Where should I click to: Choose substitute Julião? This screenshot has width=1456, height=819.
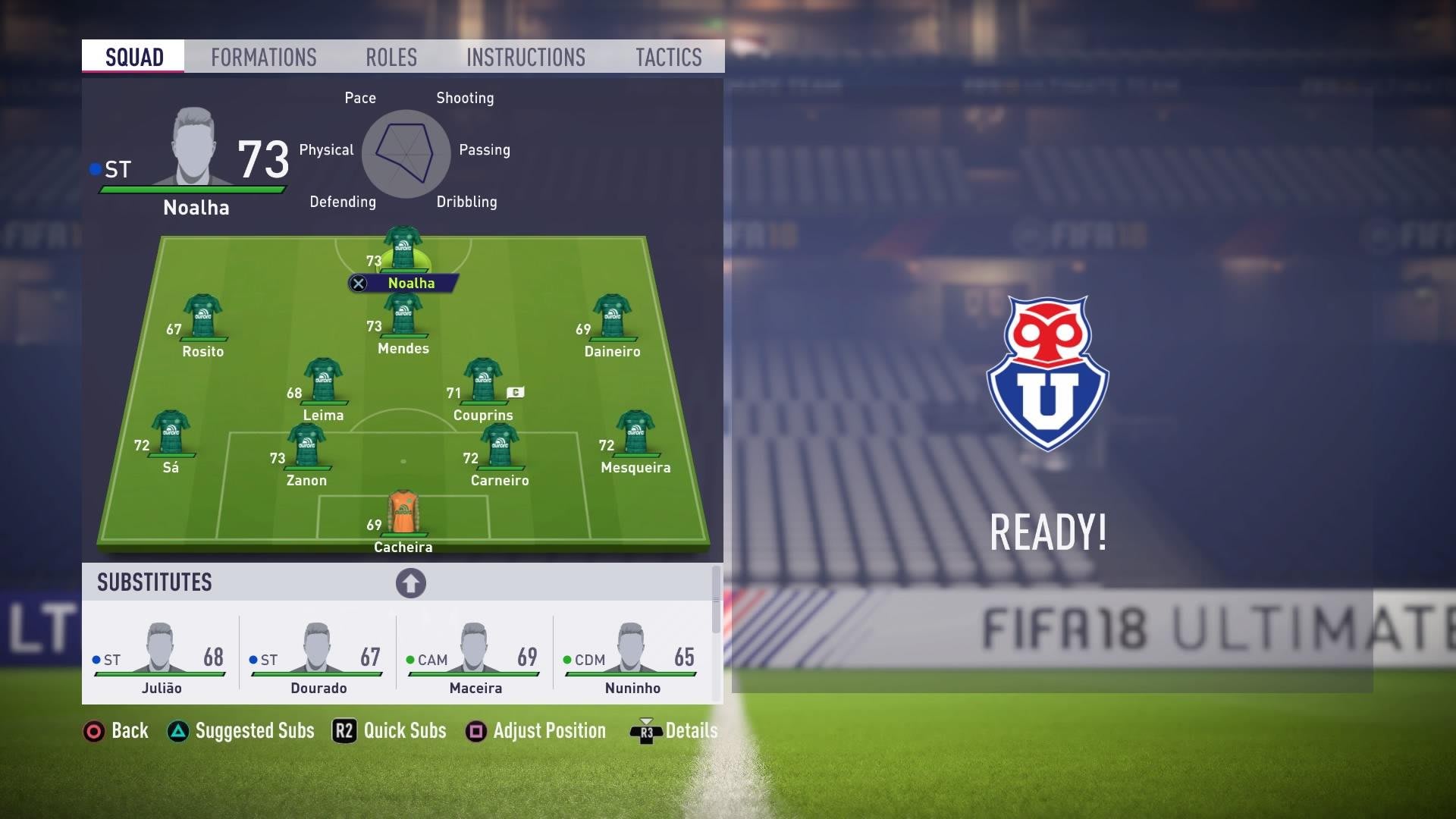click(x=160, y=656)
